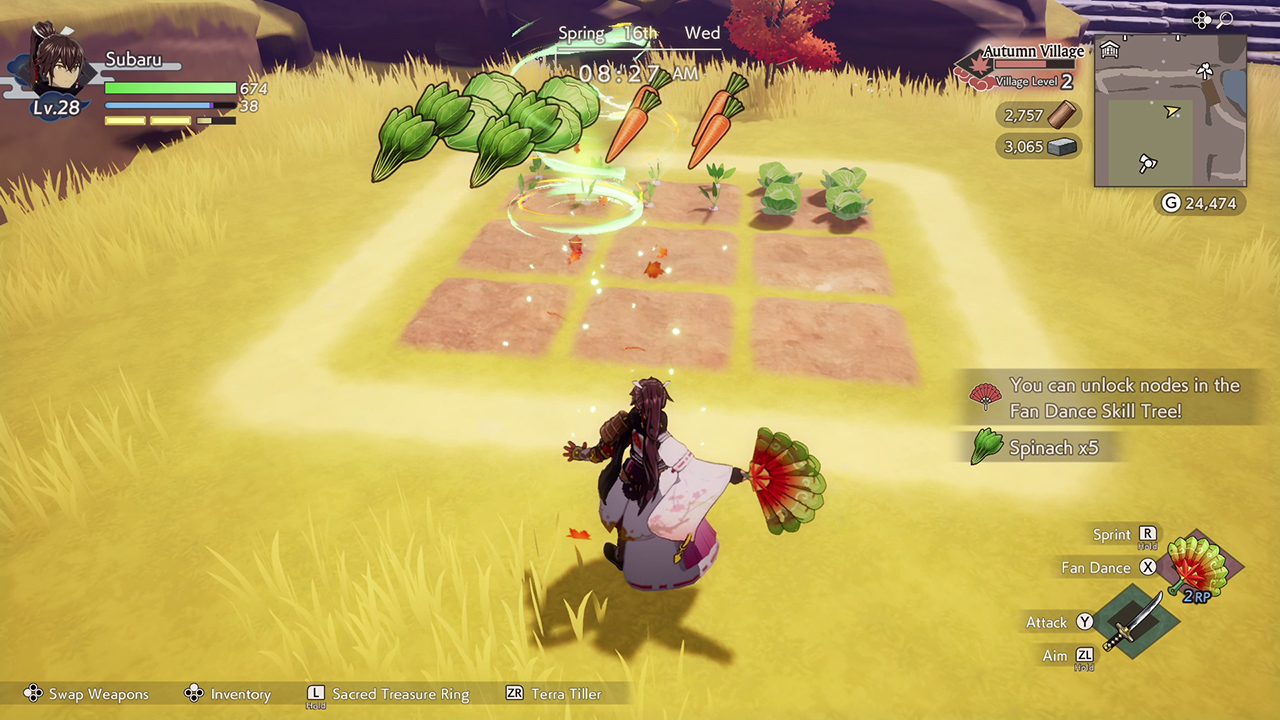Image resolution: width=1280 pixels, height=720 pixels.
Task: Click the village hall icon on minimap
Action: pos(1110,48)
